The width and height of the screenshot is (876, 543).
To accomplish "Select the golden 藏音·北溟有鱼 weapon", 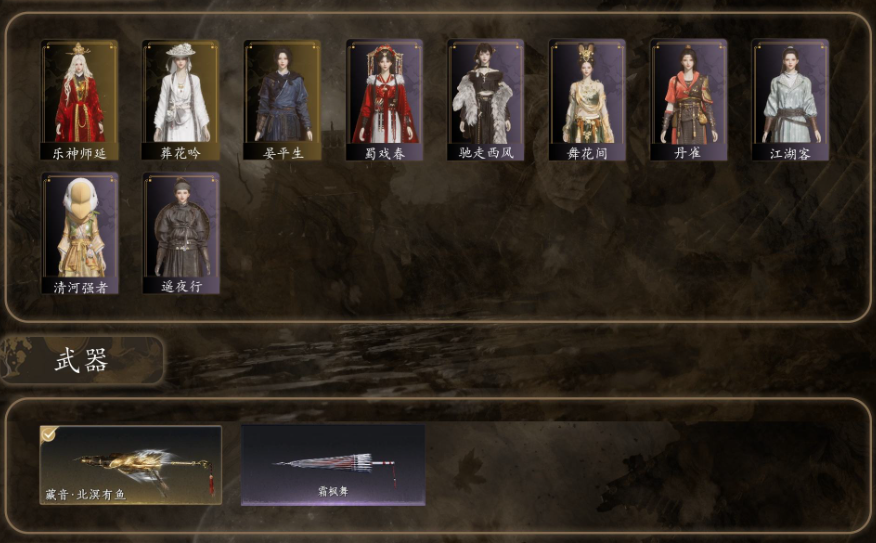I will pos(131,465).
